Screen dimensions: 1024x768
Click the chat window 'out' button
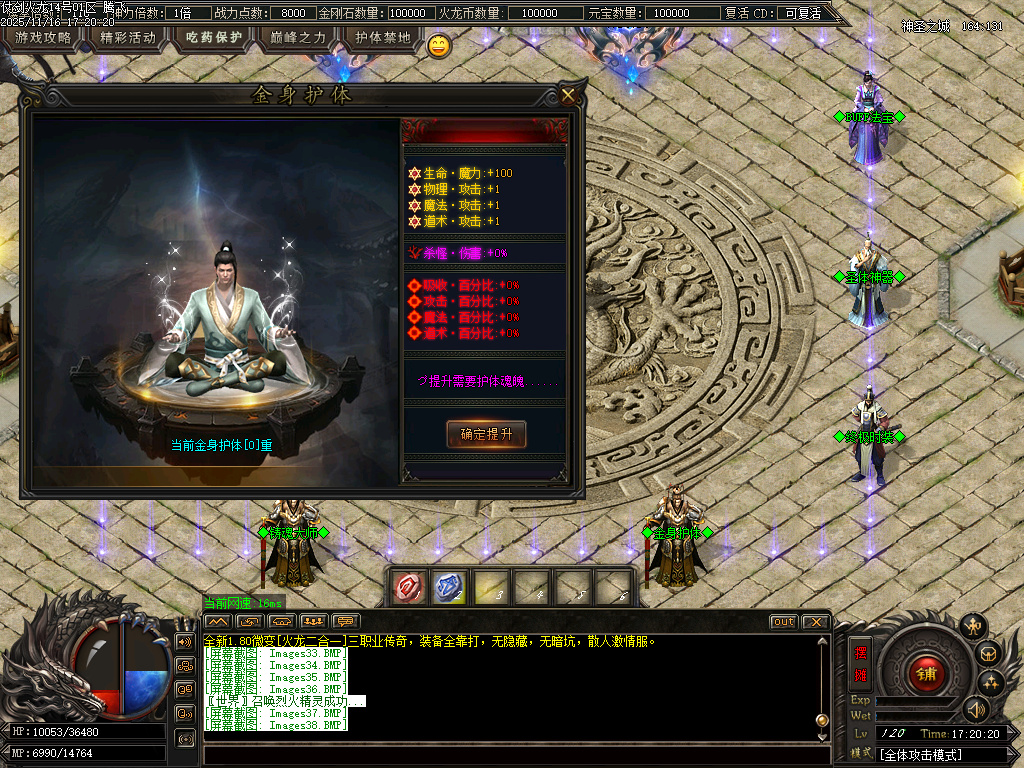coord(784,622)
